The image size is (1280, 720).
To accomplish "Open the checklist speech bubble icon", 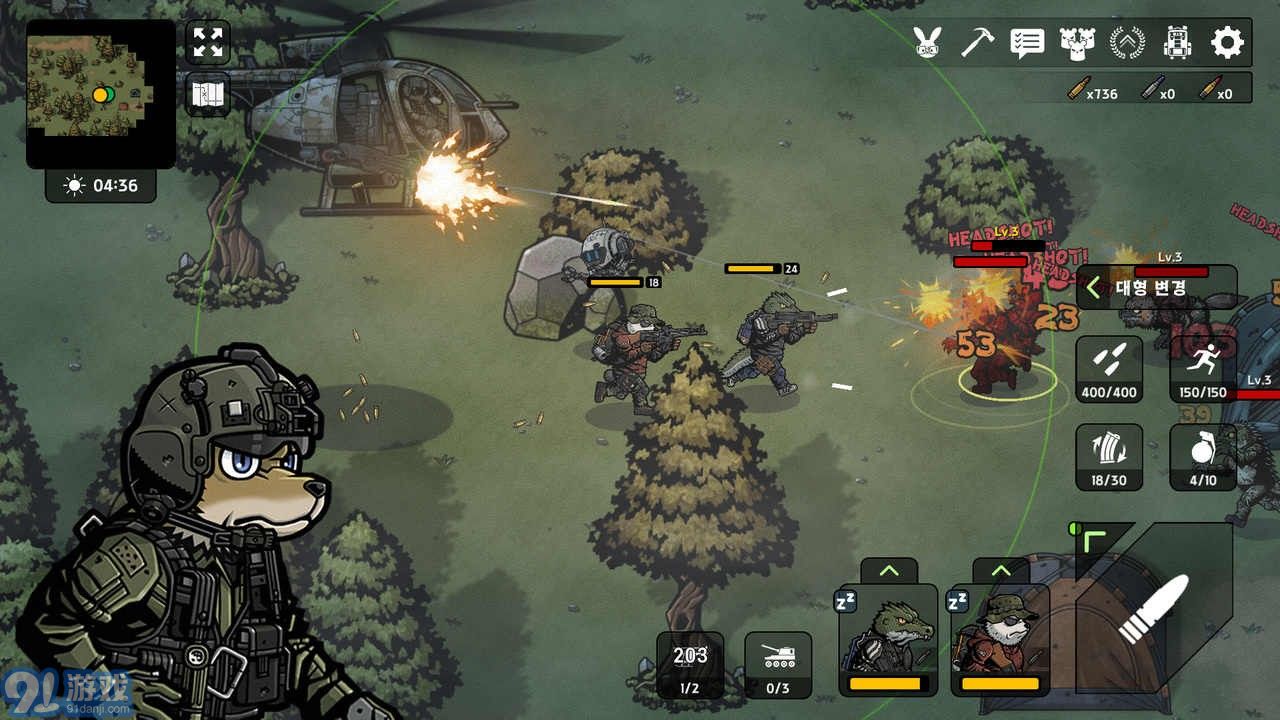I will [1027, 42].
